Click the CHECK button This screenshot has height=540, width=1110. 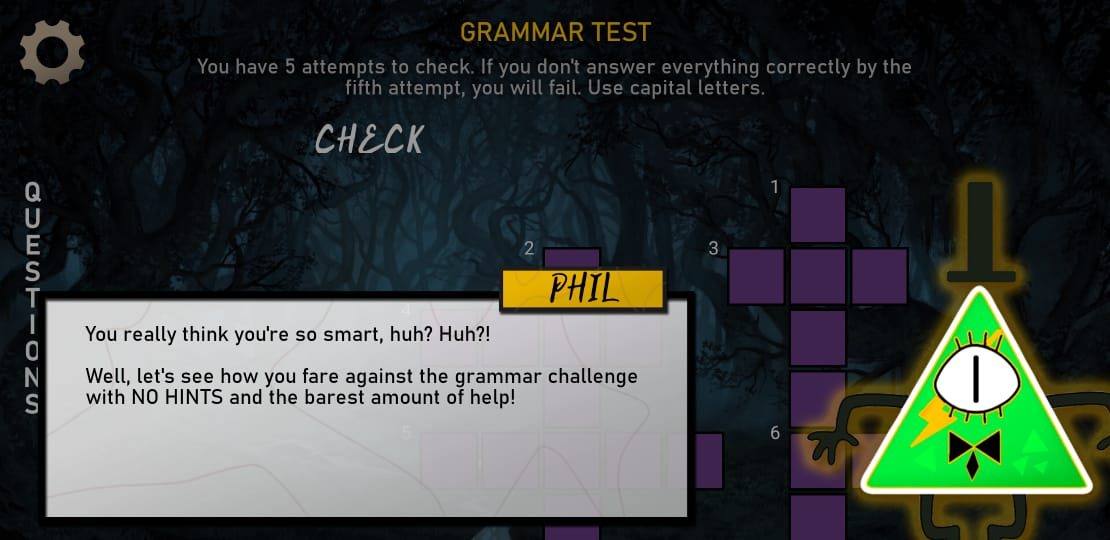coord(369,140)
